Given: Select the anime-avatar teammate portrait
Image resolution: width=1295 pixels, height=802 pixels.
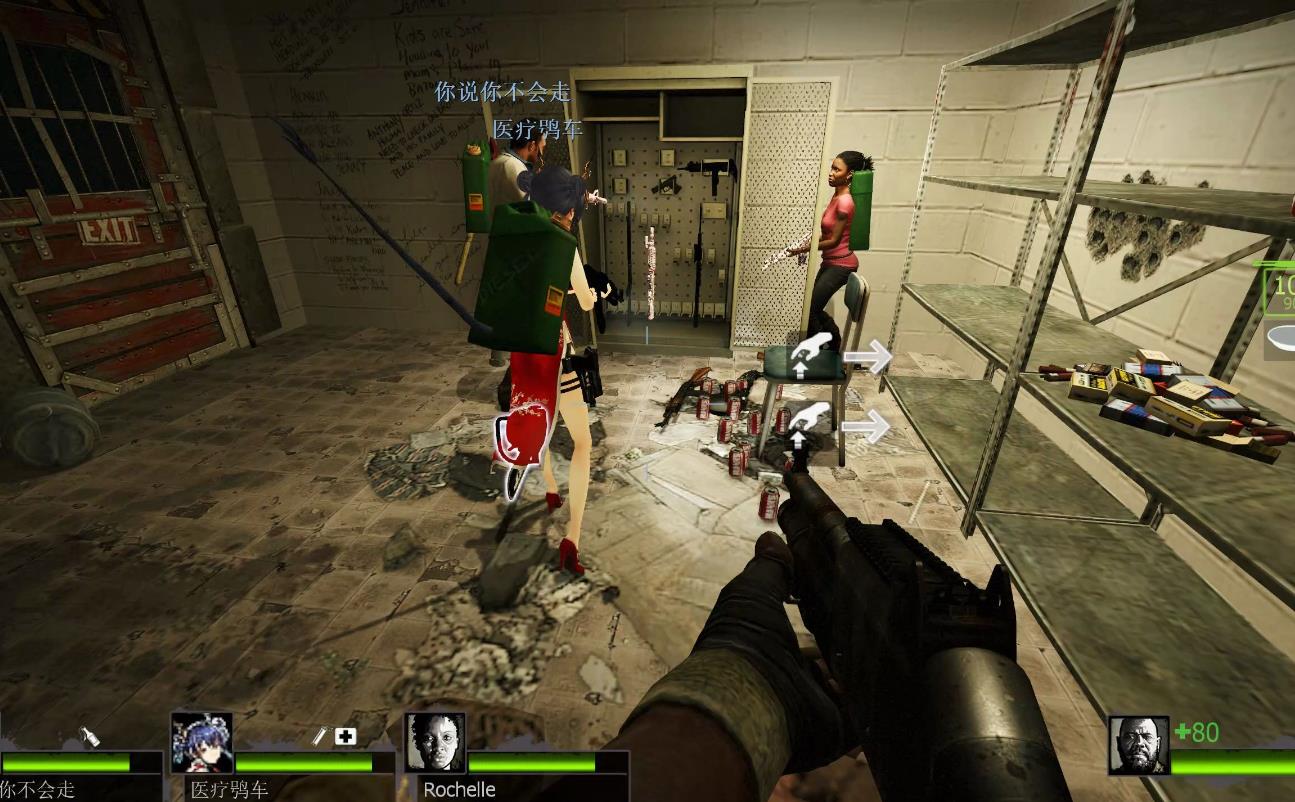Looking at the screenshot, I should coord(202,742).
